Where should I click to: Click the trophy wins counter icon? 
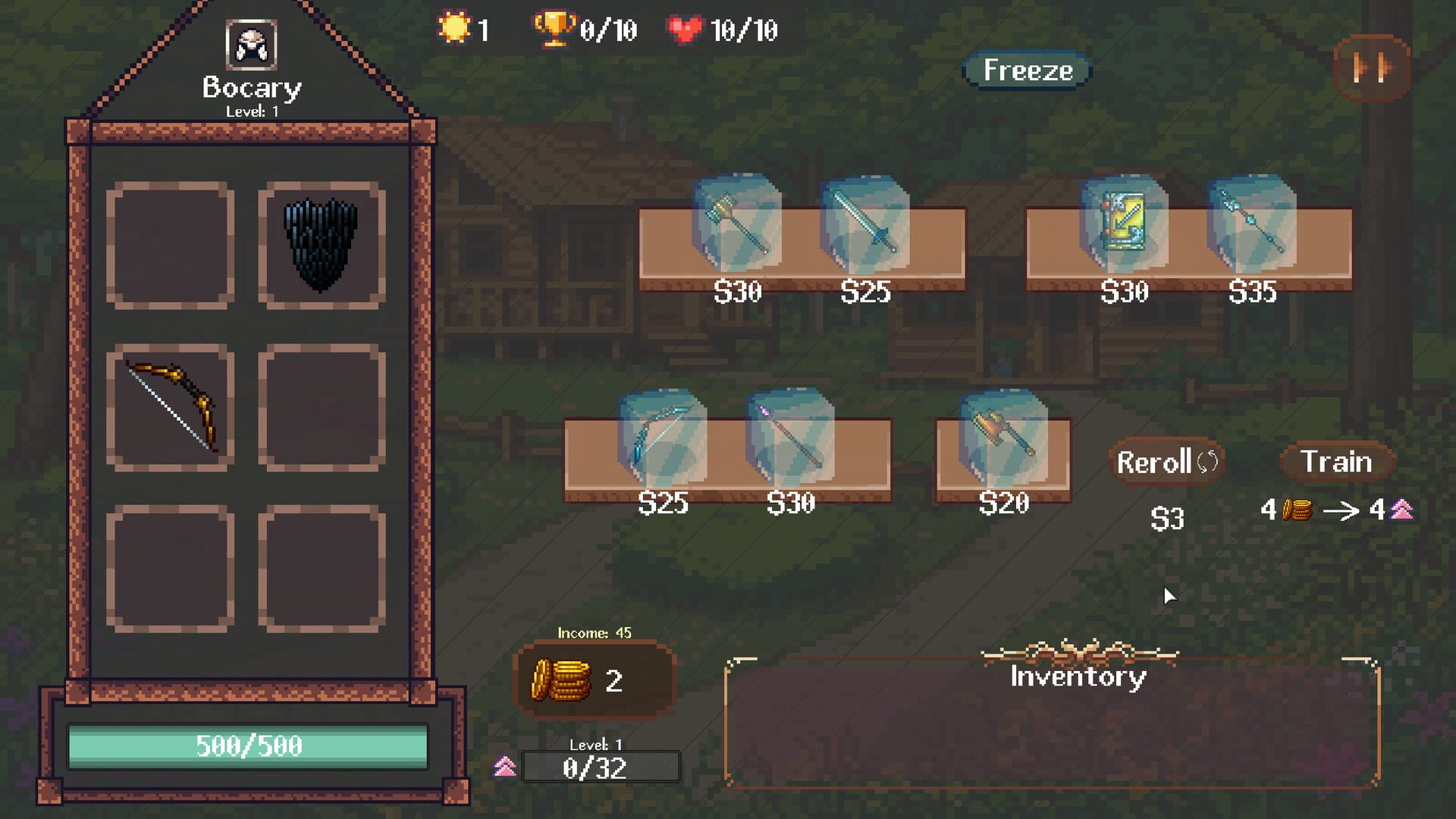tap(554, 29)
